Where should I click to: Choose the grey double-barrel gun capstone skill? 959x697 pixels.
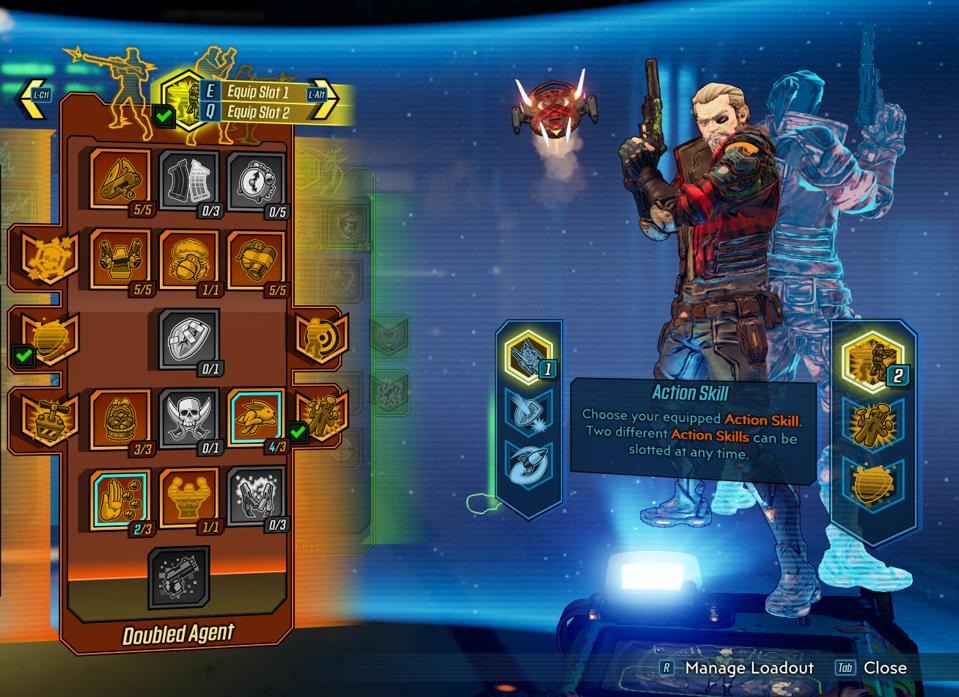179,577
